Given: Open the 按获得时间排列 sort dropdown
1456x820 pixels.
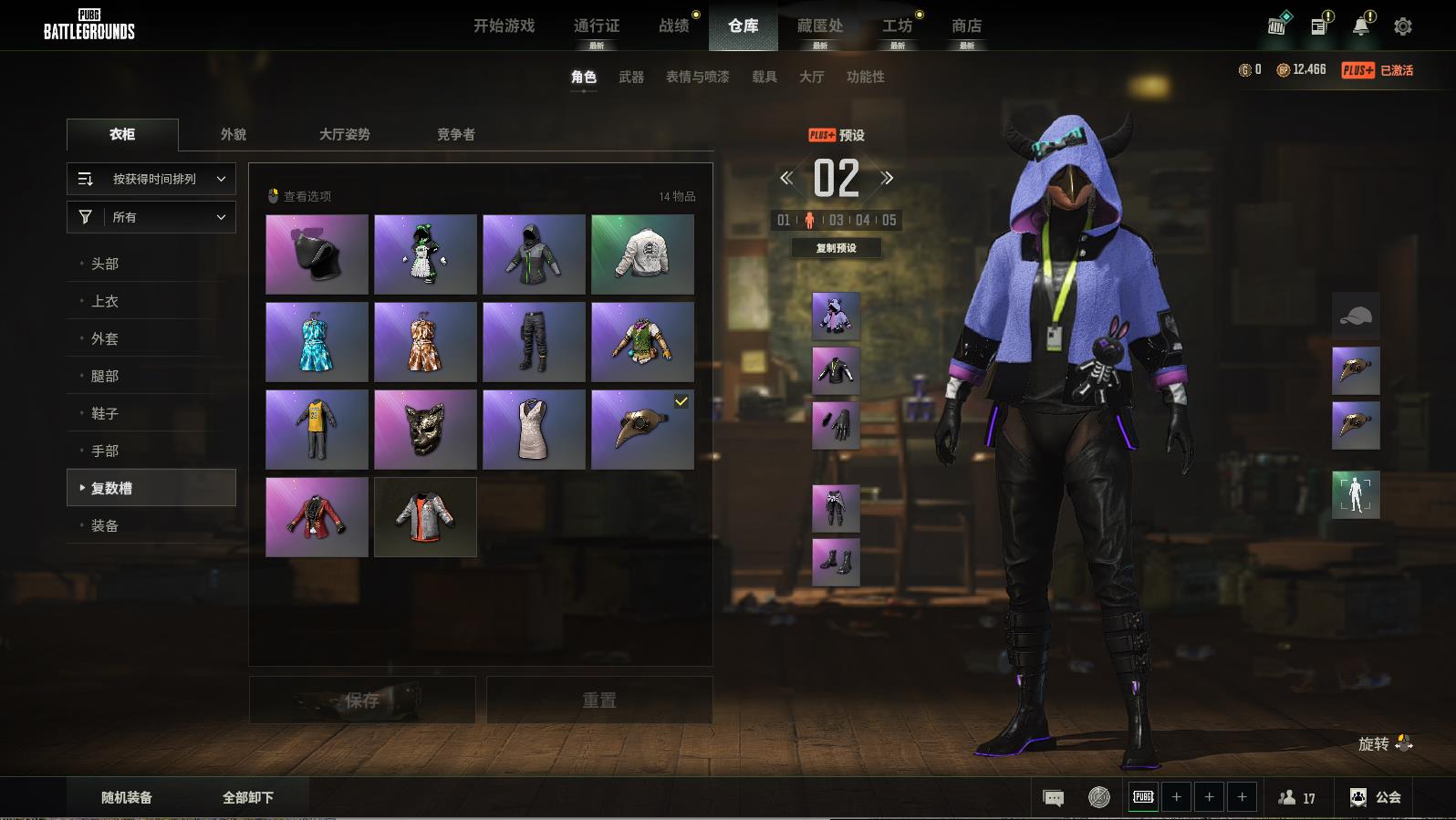Looking at the screenshot, I should (151, 179).
